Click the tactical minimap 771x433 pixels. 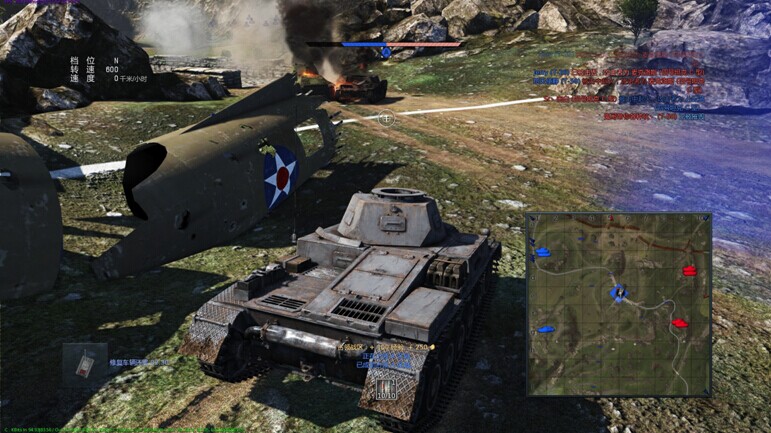tap(618, 304)
